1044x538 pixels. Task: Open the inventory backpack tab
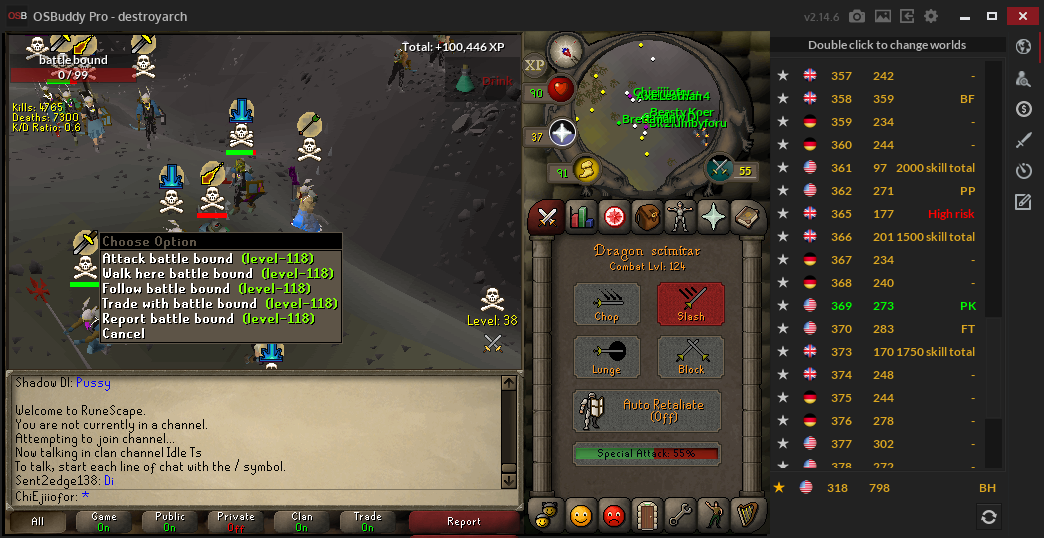coord(646,216)
